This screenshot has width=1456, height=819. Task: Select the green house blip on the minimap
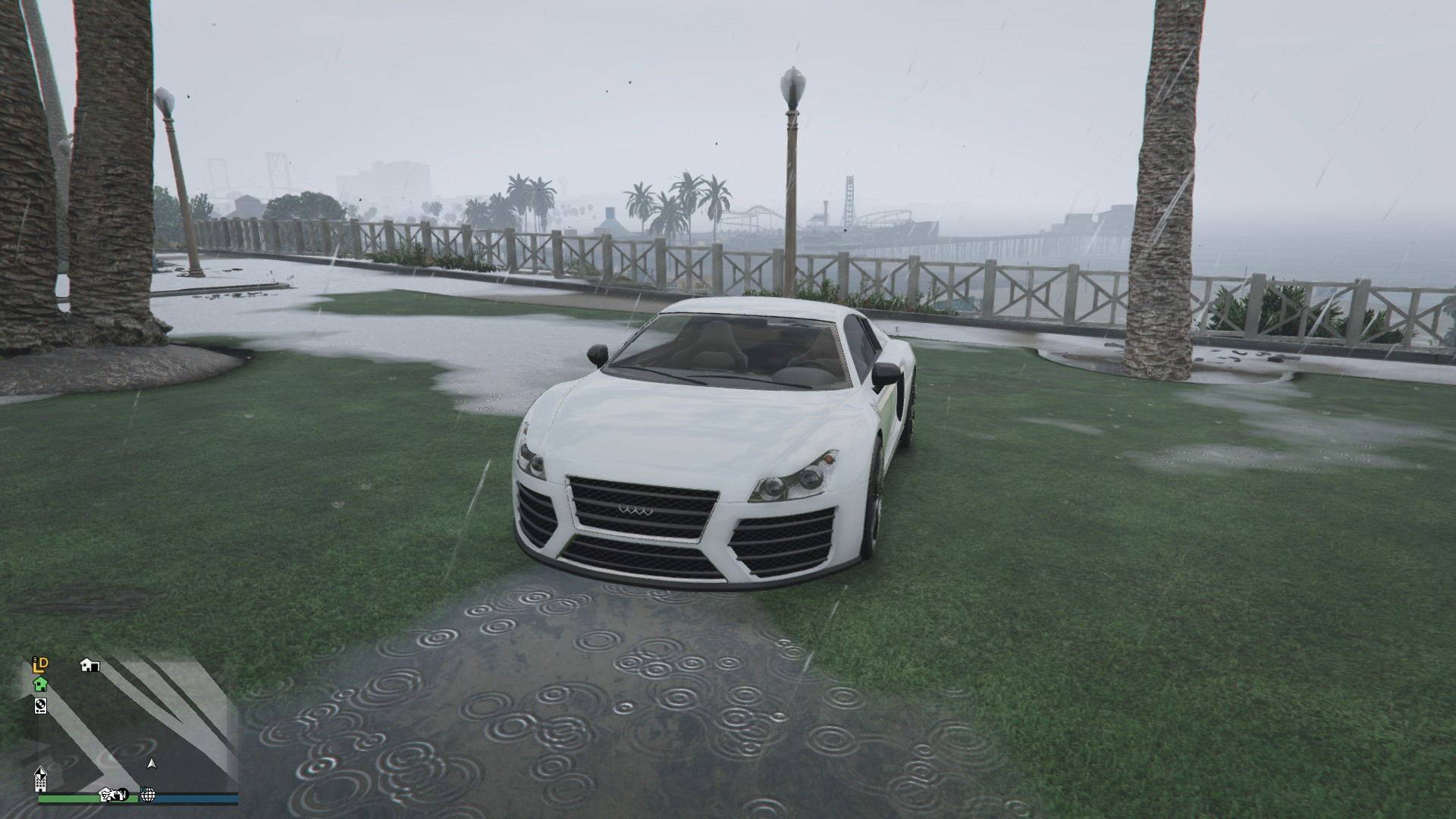pos(40,684)
